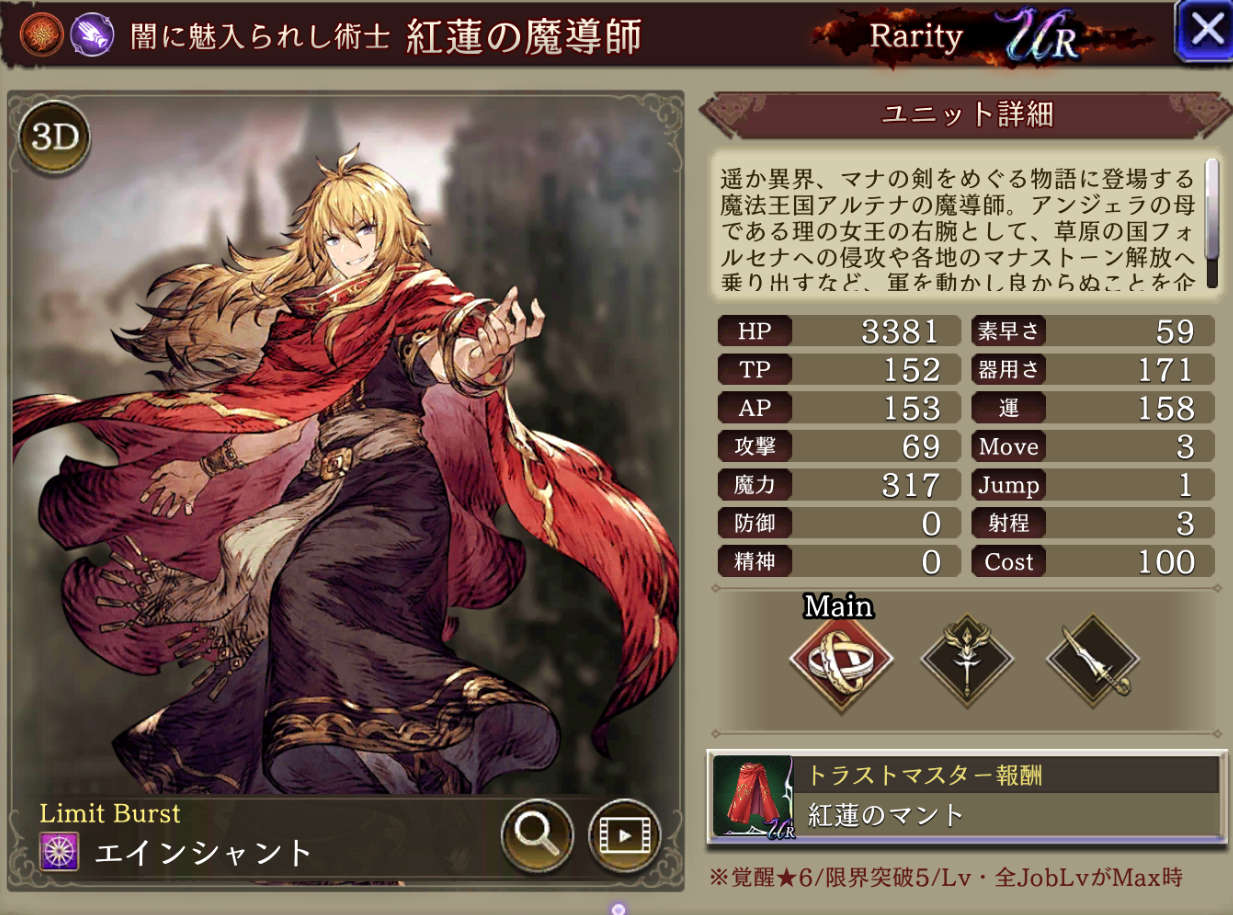1233x915 pixels.
Task: Select the dagger job icon
Action: point(1092,661)
